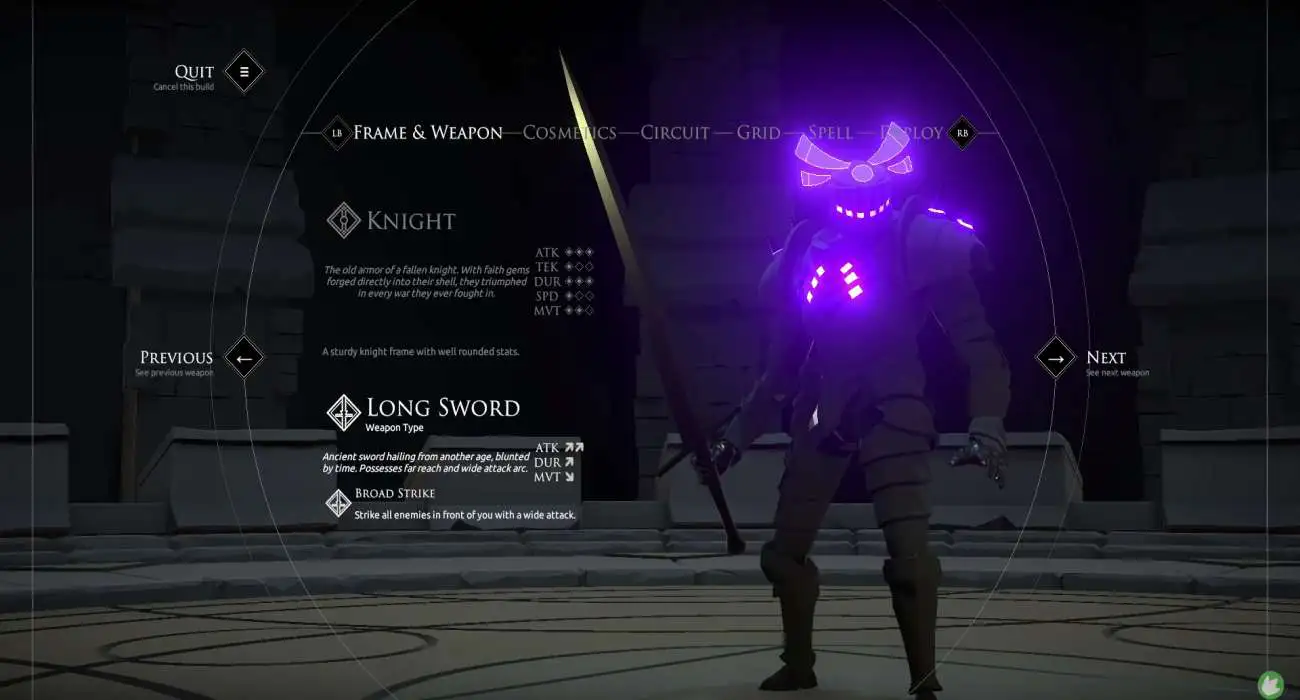Switch to the Grid tab
The height and width of the screenshot is (700, 1300).
[758, 132]
